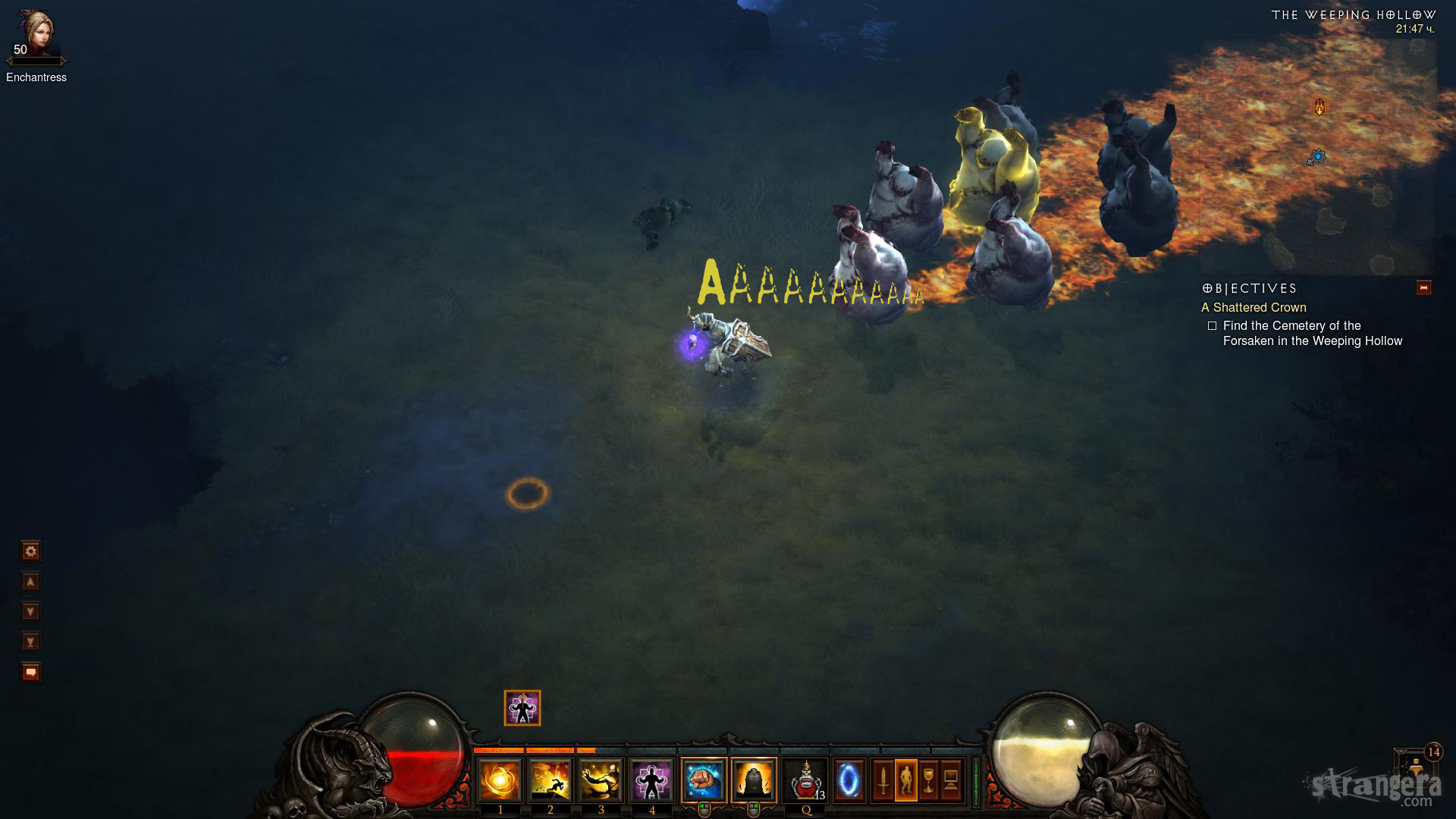Open the highlighted character figure button
The image size is (1456, 819).
coord(906,780)
